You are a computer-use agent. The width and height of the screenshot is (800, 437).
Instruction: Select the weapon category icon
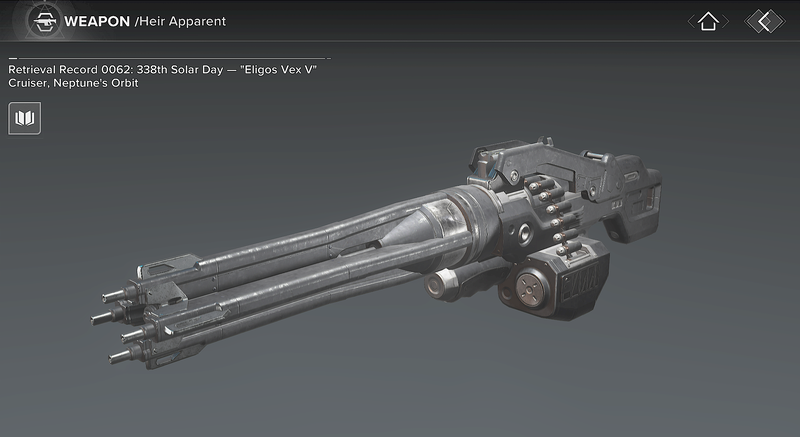[41, 20]
